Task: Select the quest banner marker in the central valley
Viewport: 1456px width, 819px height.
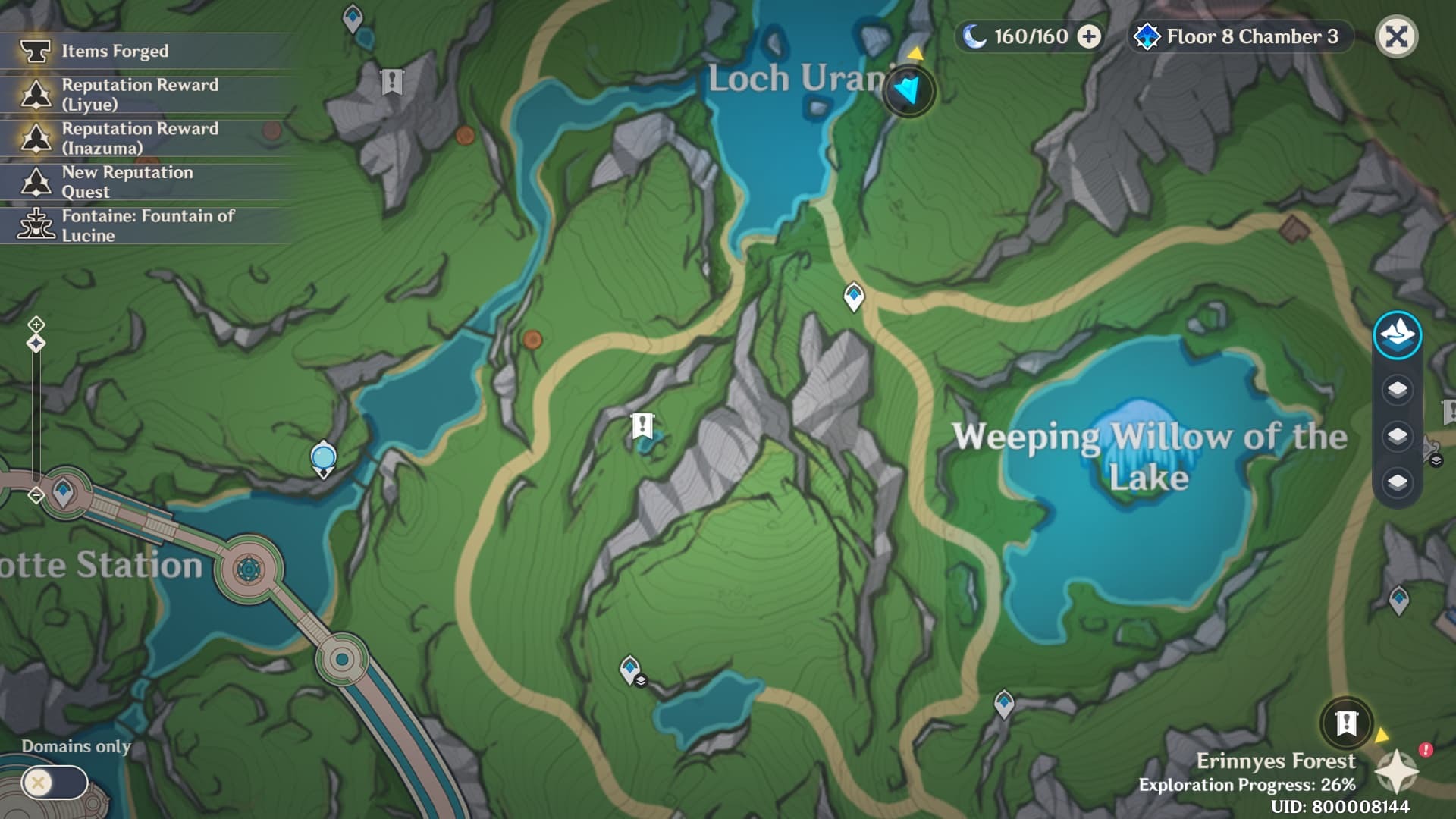Action: click(642, 425)
